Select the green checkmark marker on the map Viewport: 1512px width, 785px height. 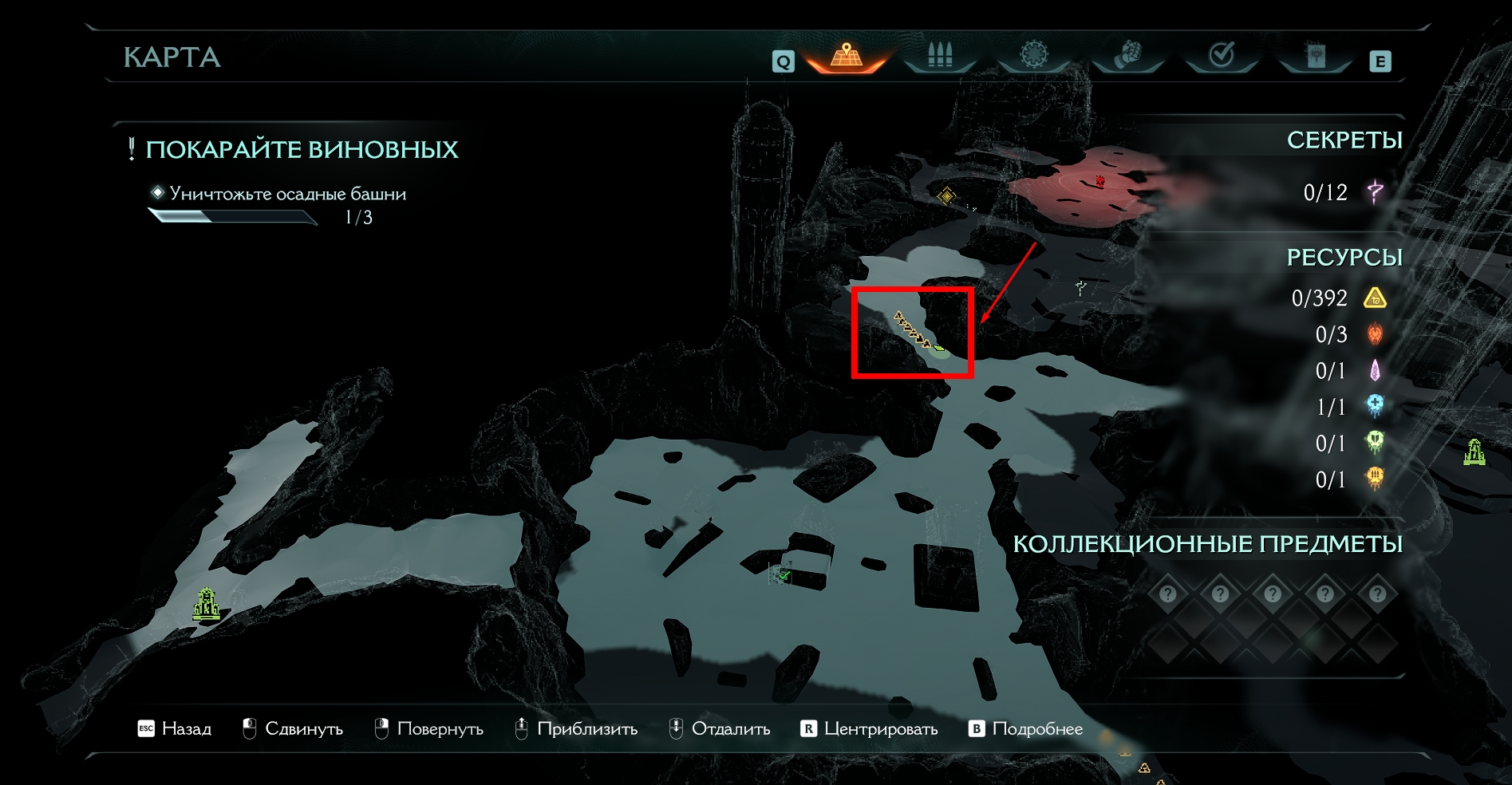[x=784, y=574]
